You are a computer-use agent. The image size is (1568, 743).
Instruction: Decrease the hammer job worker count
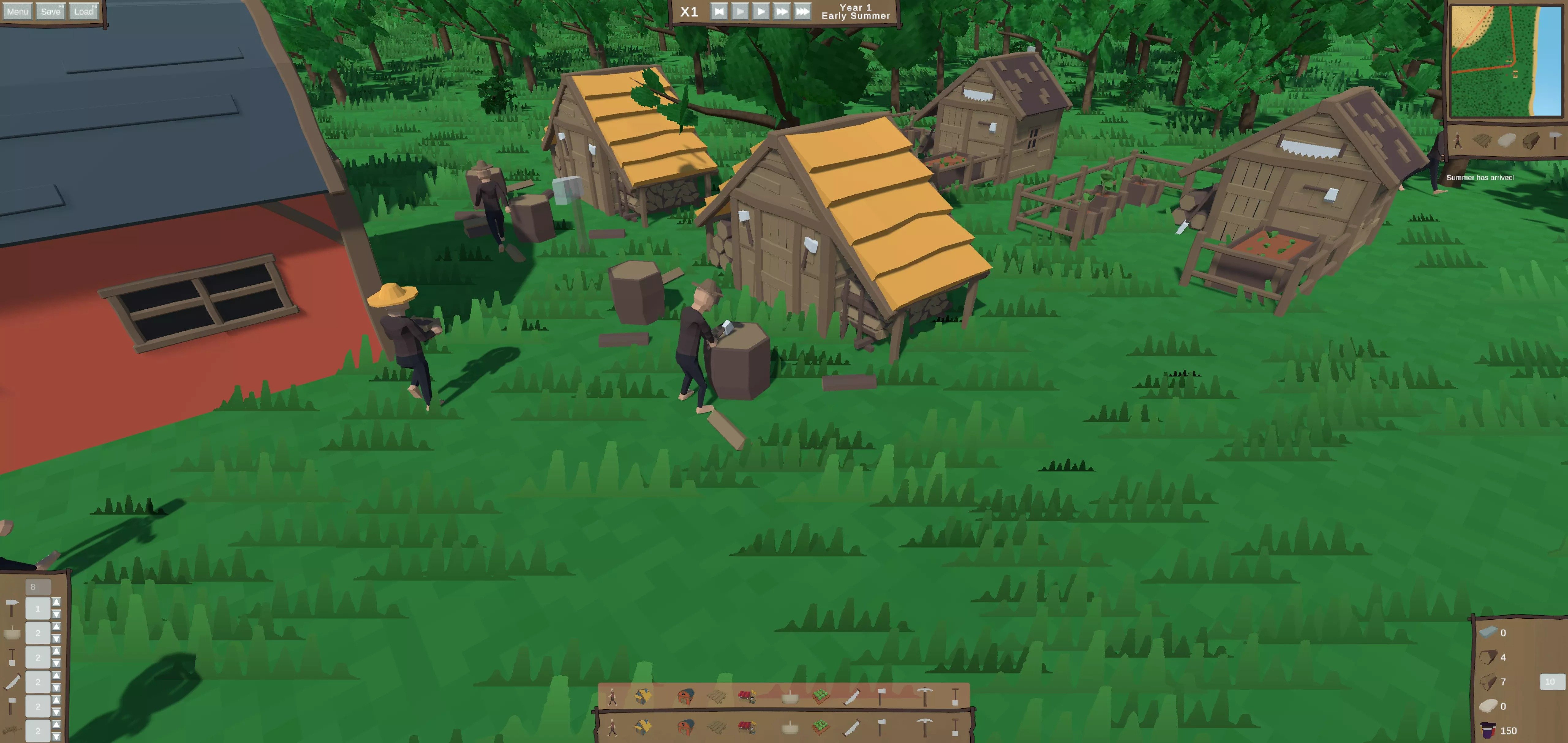(56, 614)
